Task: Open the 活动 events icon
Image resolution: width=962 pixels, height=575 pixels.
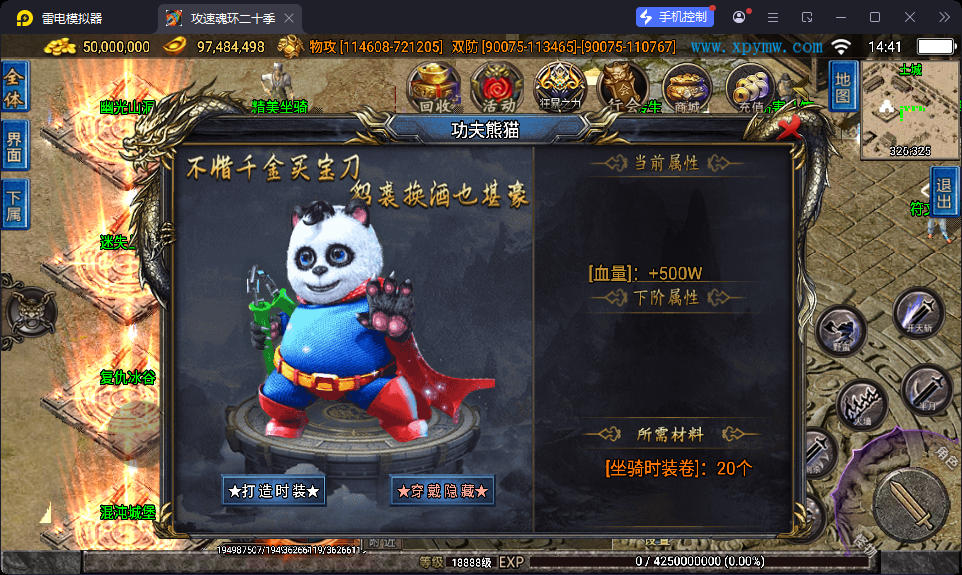Action: [x=497, y=86]
